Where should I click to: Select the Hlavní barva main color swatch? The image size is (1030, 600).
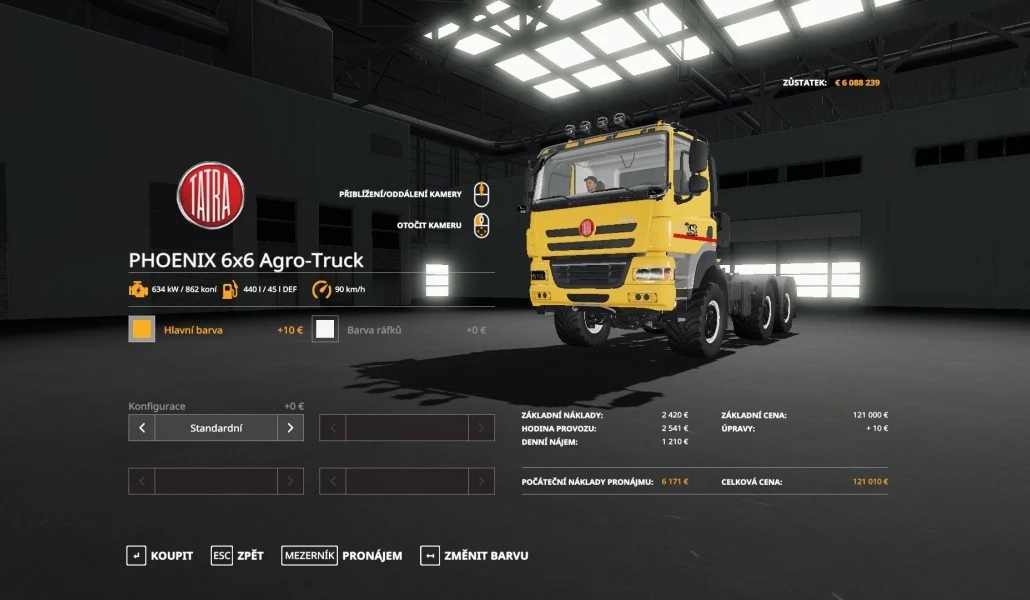coord(142,329)
